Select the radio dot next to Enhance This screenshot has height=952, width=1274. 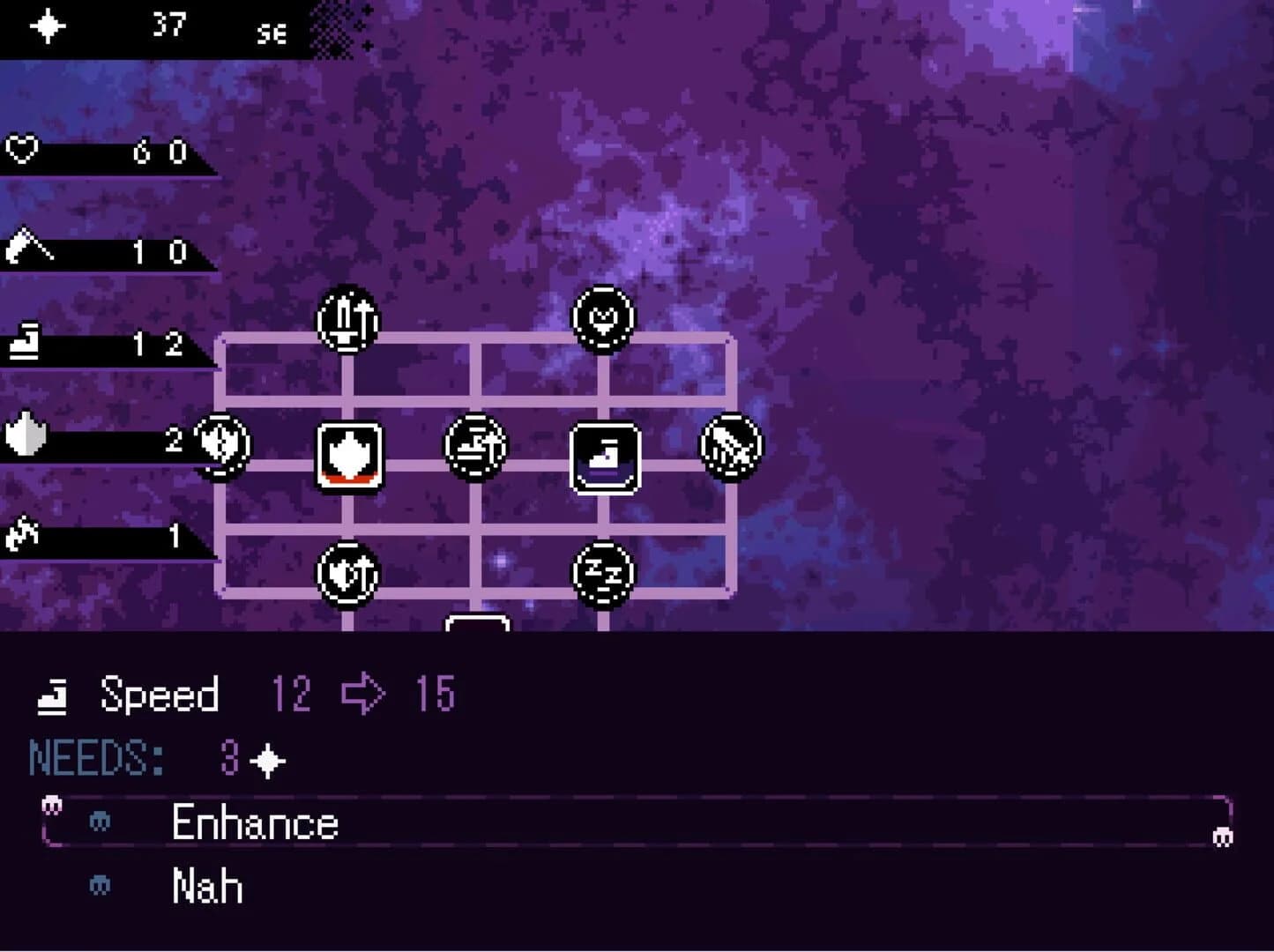[x=101, y=823]
